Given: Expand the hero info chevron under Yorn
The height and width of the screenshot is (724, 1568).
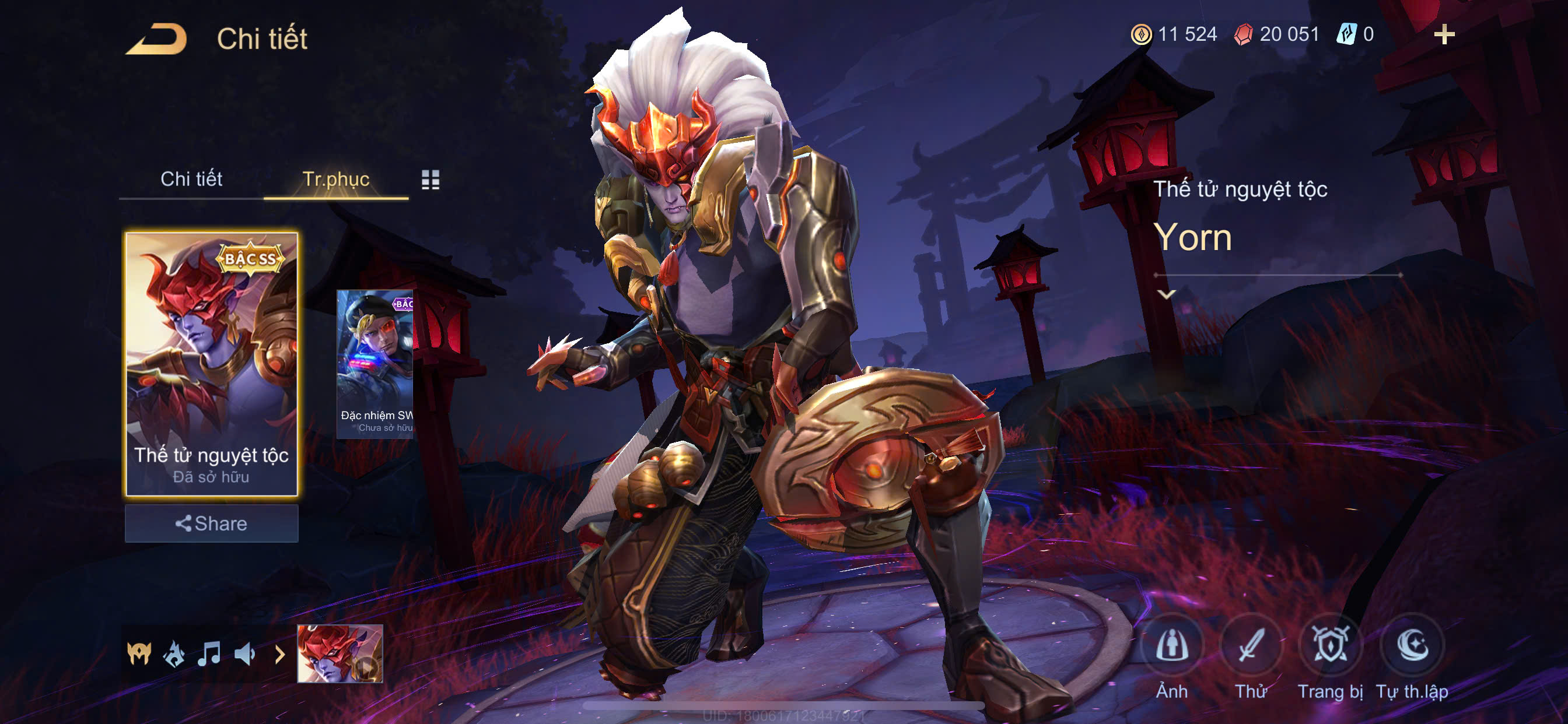Looking at the screenshot, I should point(1166,294).
